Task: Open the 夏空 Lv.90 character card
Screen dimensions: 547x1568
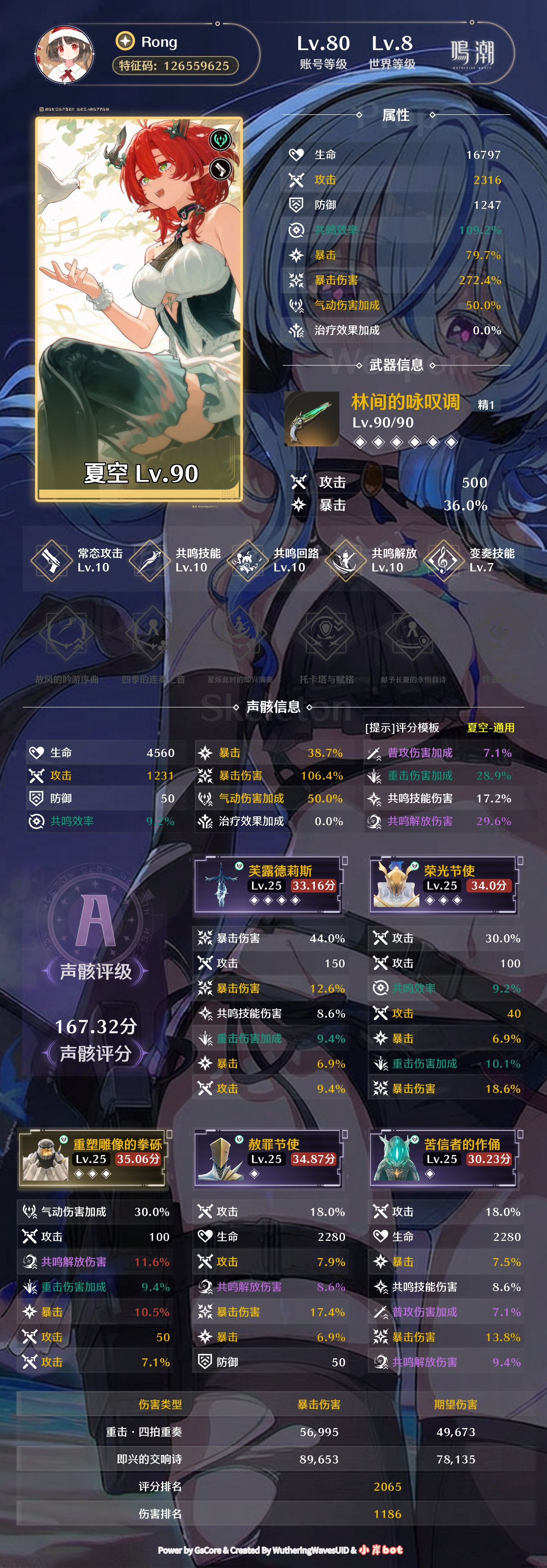Action: point(139,309)
